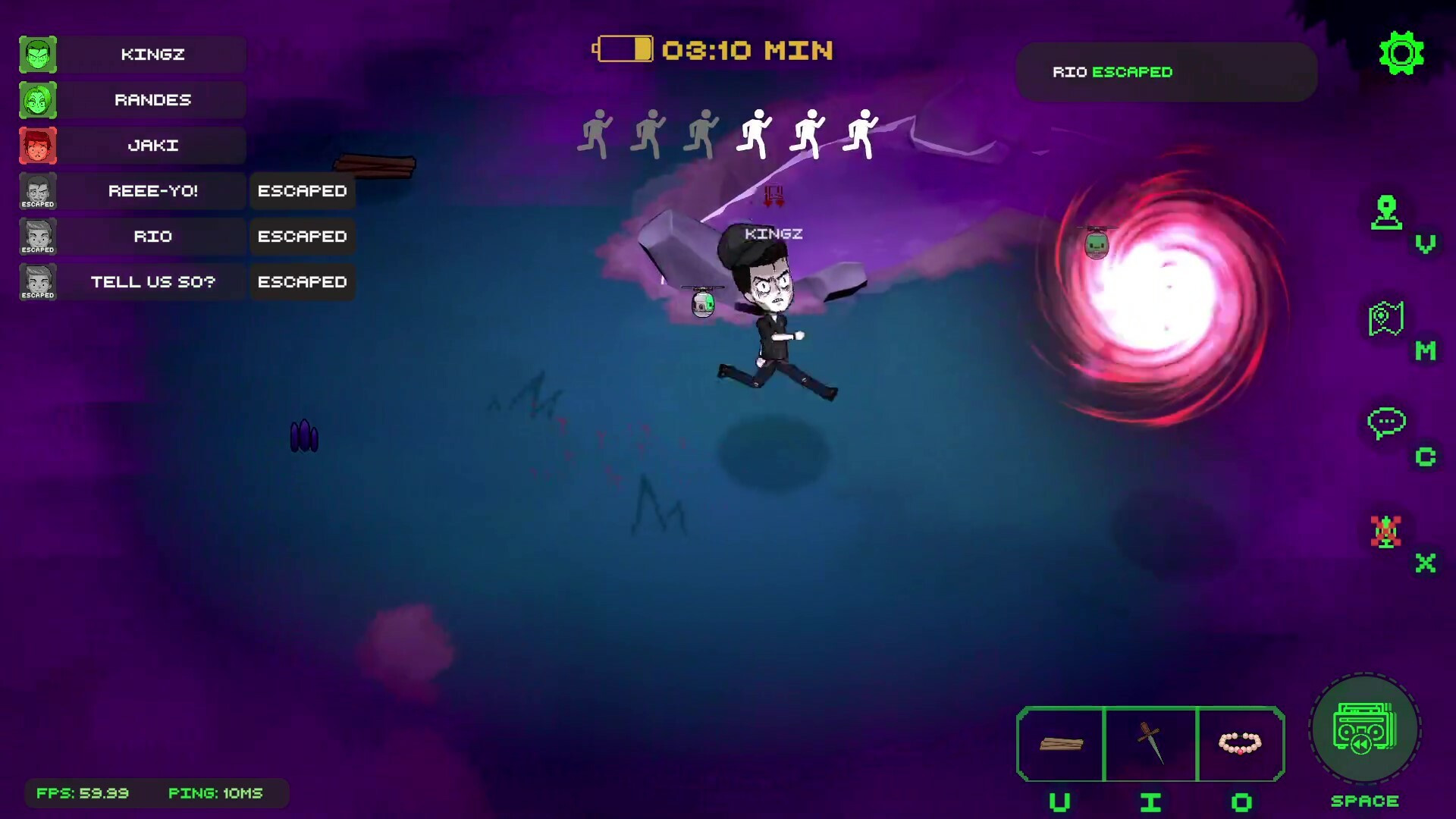
Task: Open the chat speech bubble
Action: pos(1386,424)
